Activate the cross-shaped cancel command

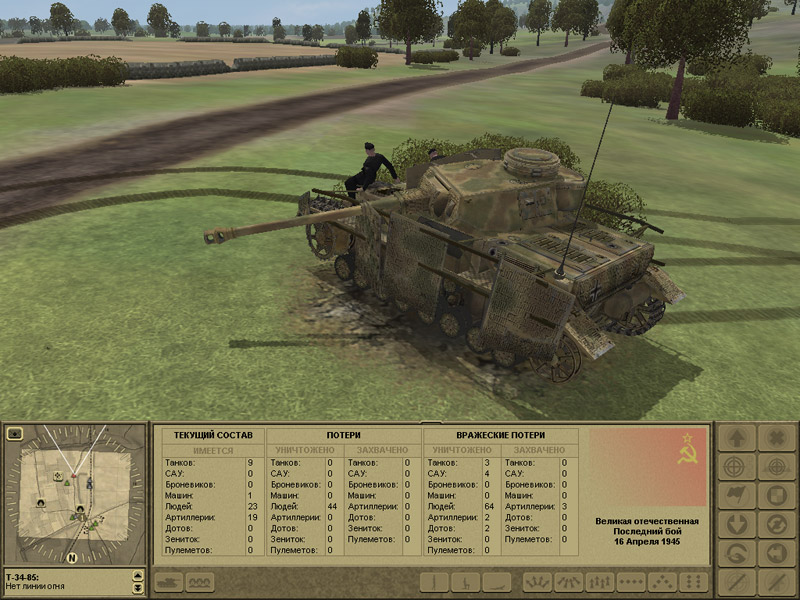776,438
